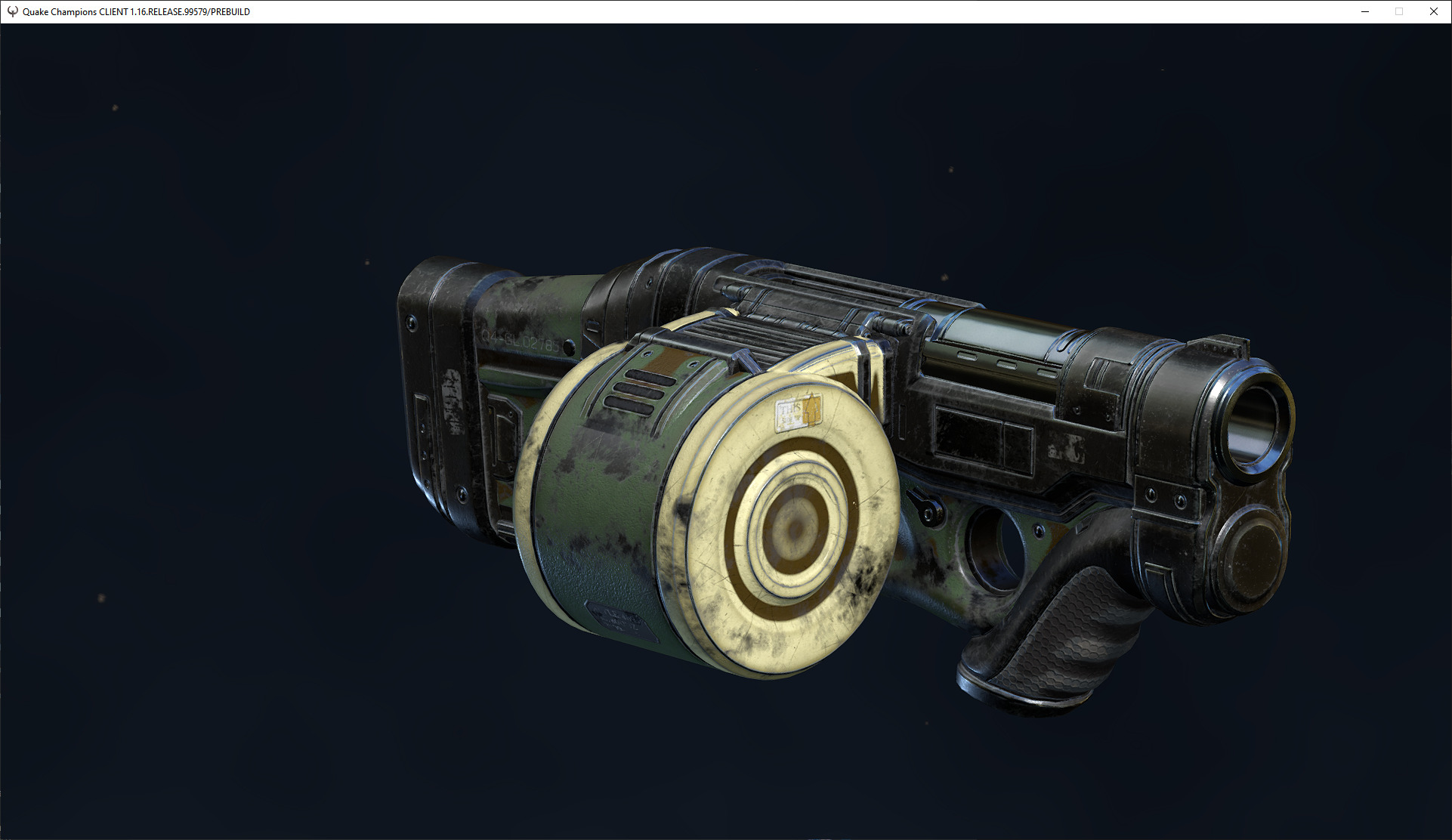
Task: Close the Quake Champions client
Action: tap(1433, 11)
